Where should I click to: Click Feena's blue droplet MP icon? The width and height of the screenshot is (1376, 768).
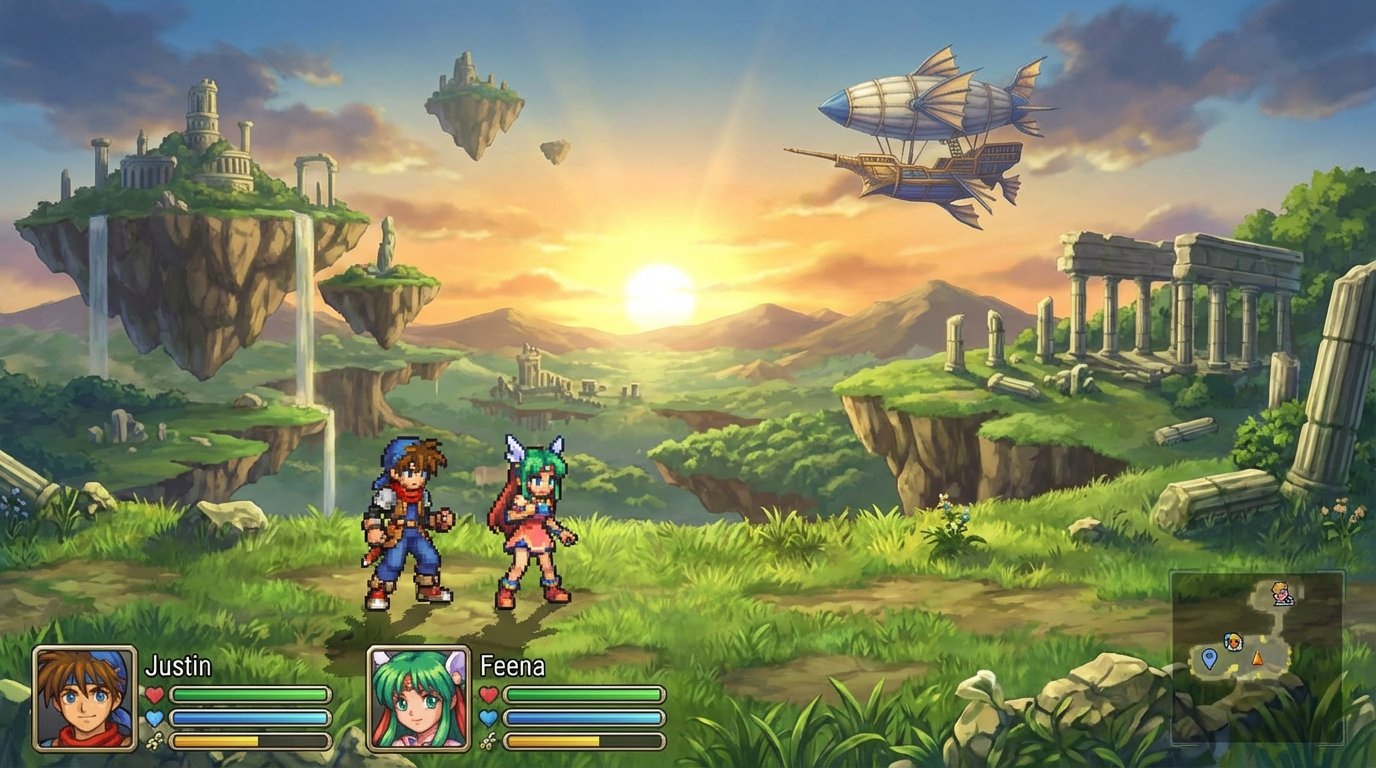(487, 717)
